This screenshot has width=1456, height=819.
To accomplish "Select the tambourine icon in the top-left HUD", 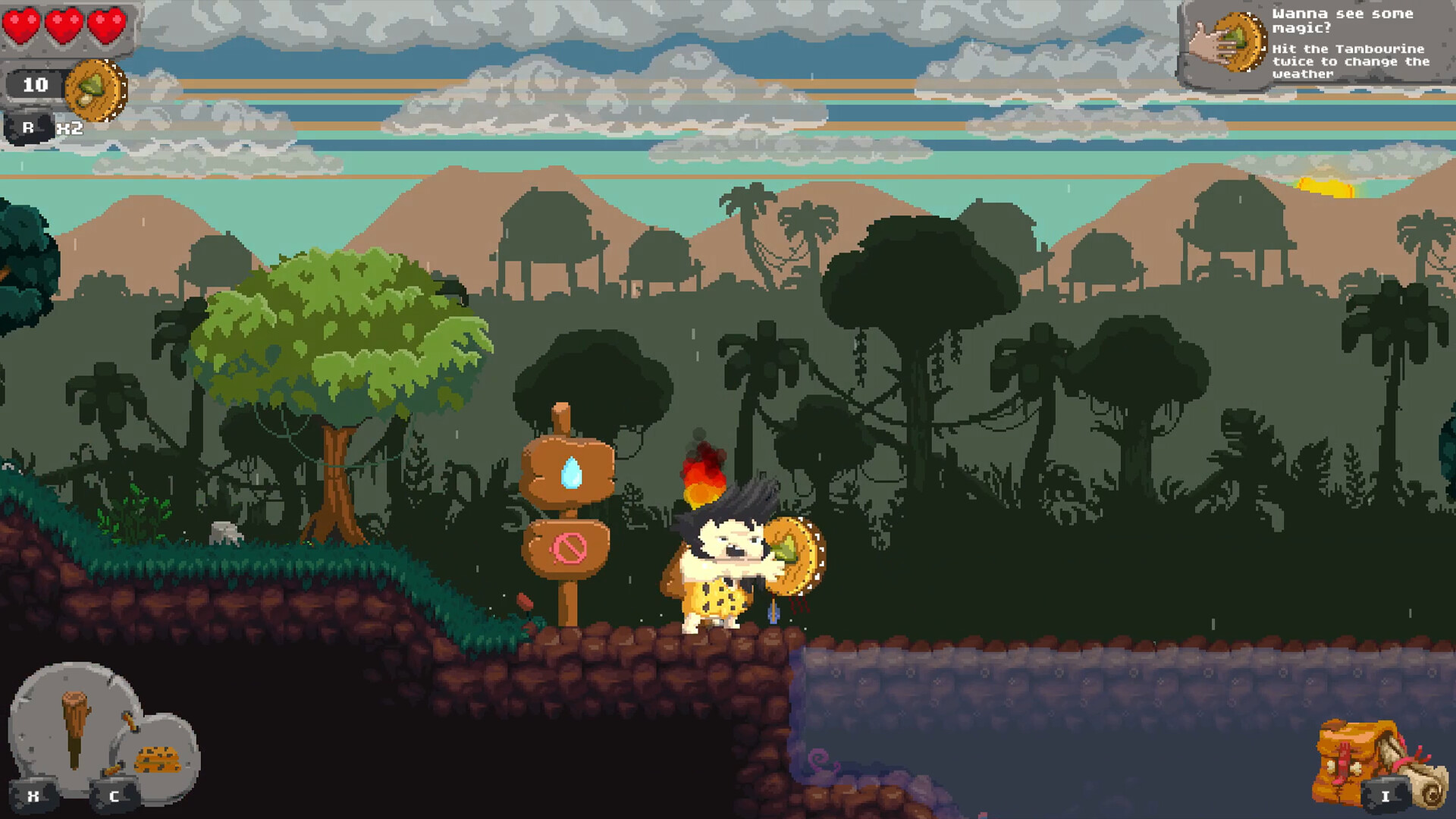I will click(94, 89).
